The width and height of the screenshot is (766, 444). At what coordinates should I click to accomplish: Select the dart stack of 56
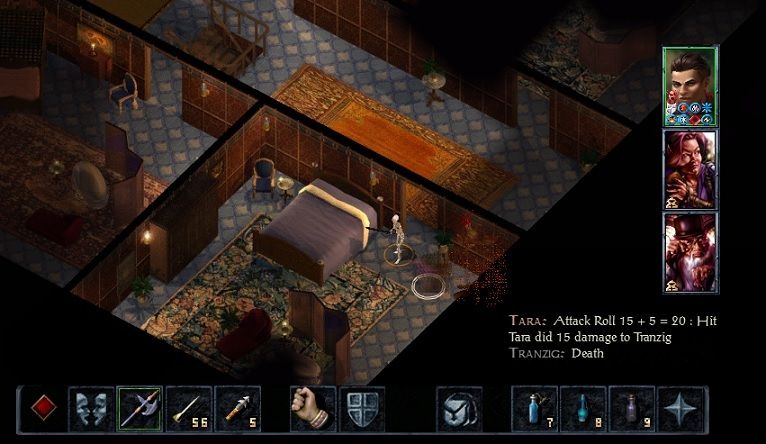[188, 409]
